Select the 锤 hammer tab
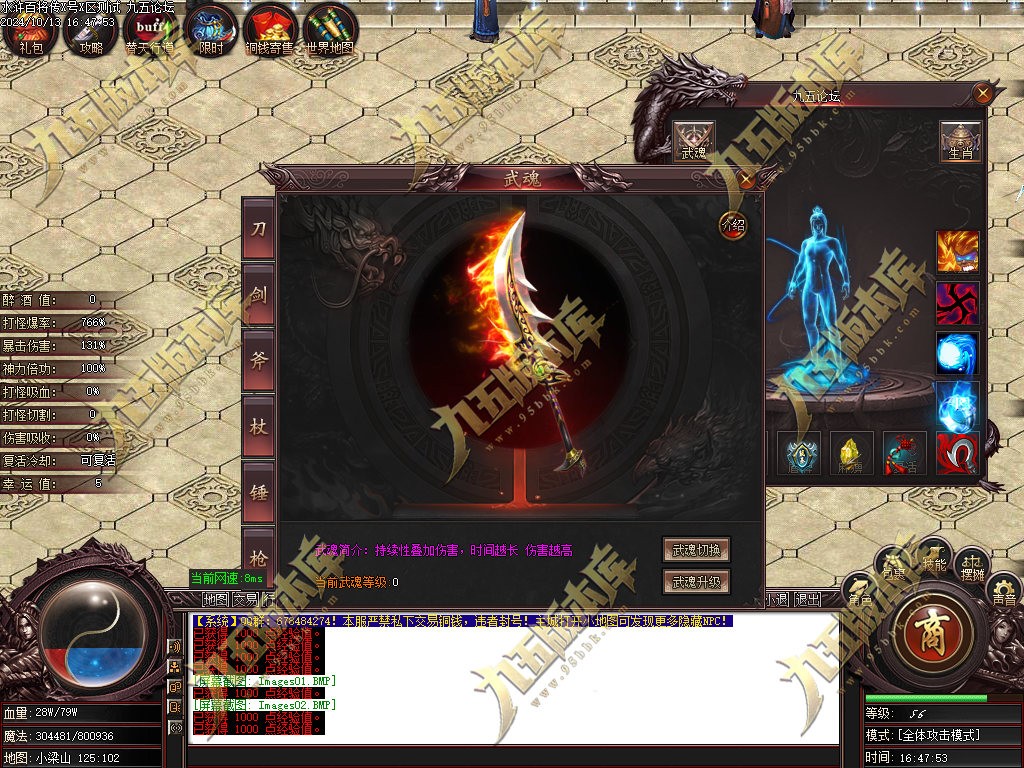Screen dimensions: 1024x768 pyautogui.click(x=258, y=493)
